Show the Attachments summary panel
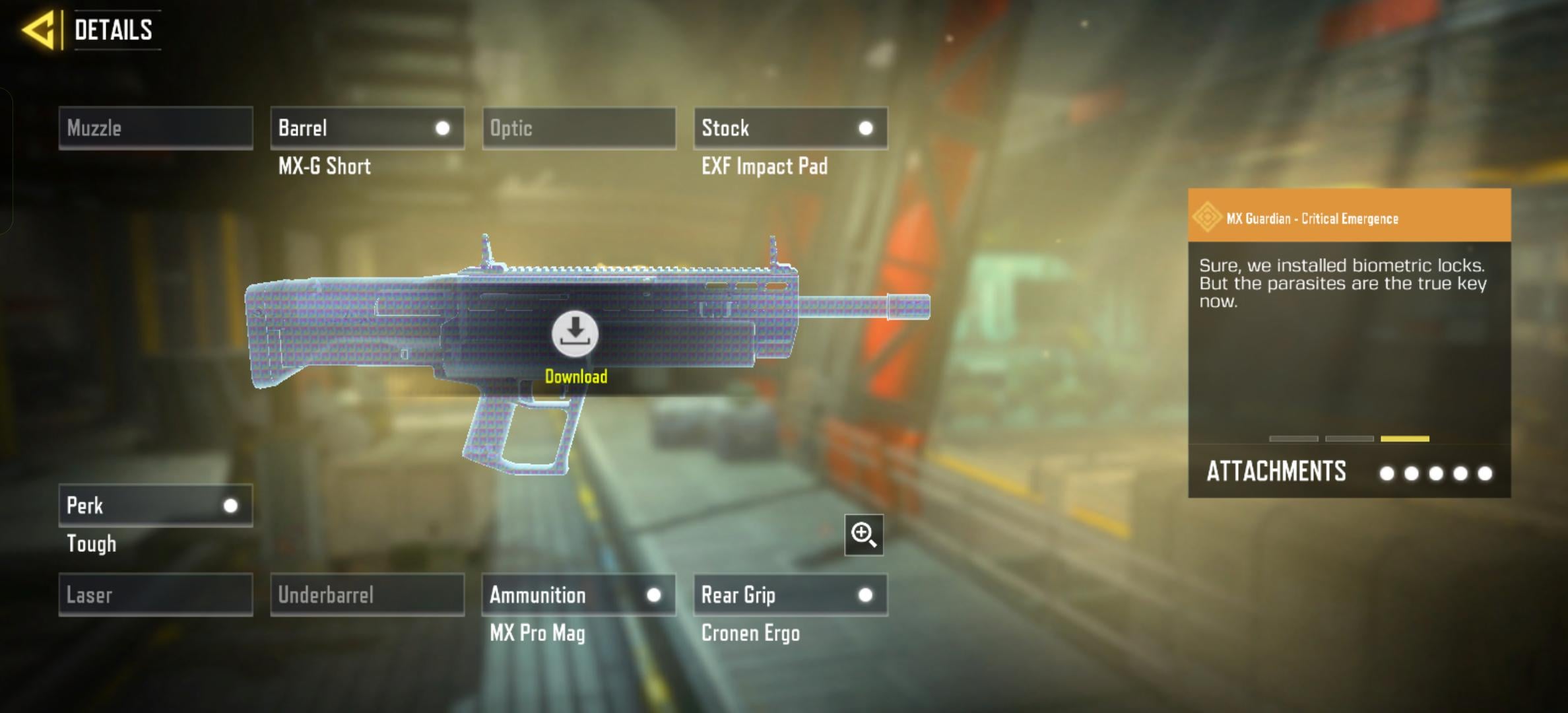This screenshot has width=1568, height=713. 1349,472
